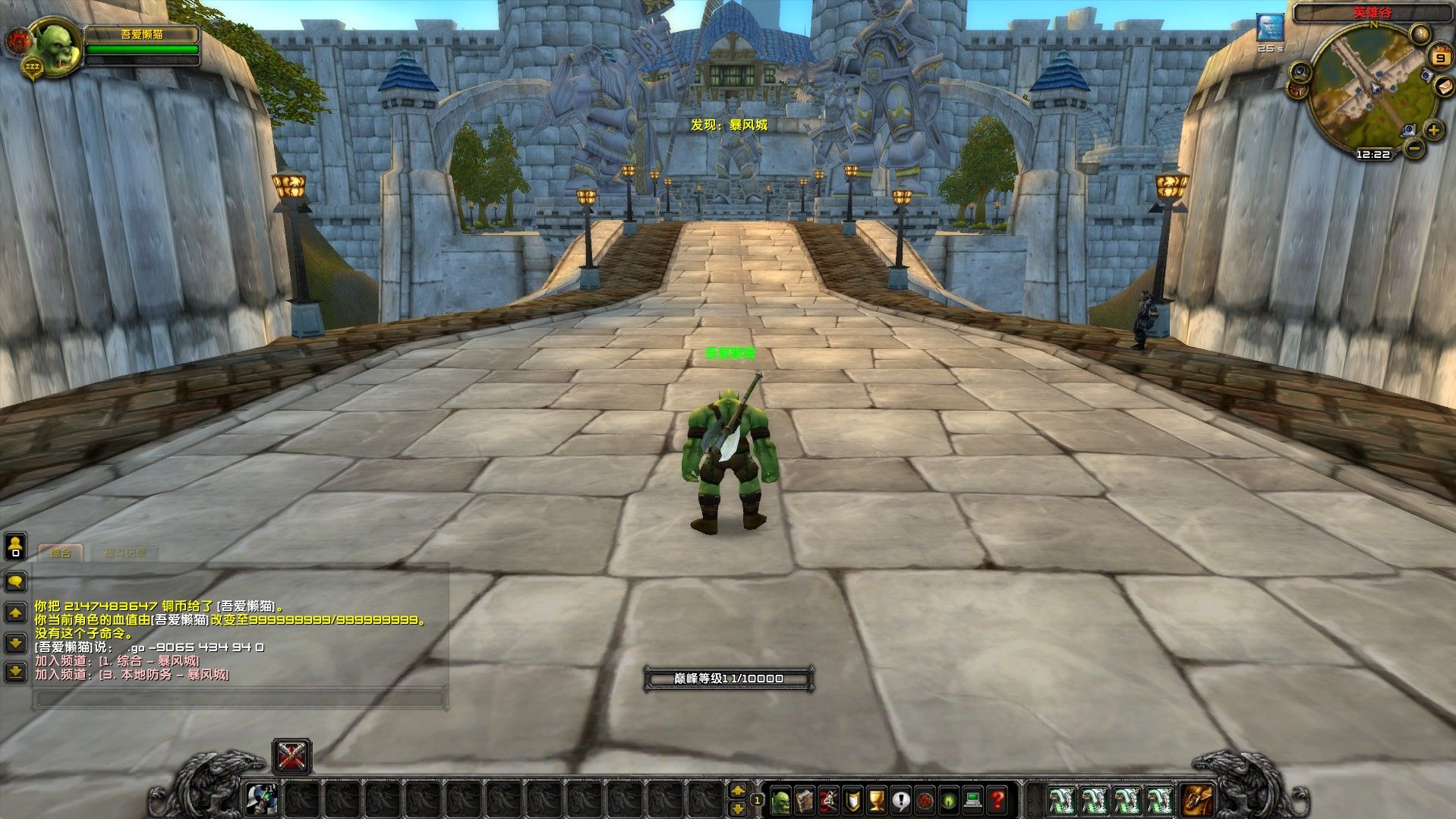Switch to next action bar page
The image size is (1456, 819).
pos(737,790)
